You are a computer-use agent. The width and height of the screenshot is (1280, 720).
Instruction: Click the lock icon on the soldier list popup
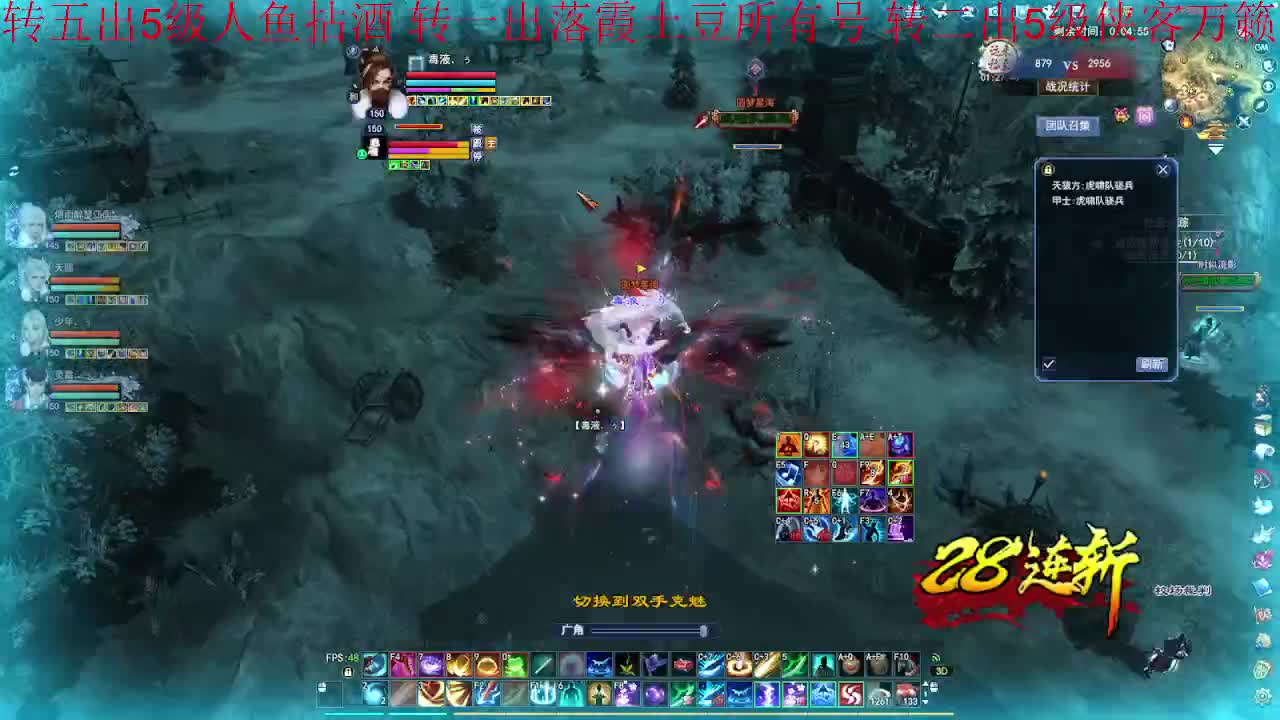pyautogui.click(x=1048, y=170)
